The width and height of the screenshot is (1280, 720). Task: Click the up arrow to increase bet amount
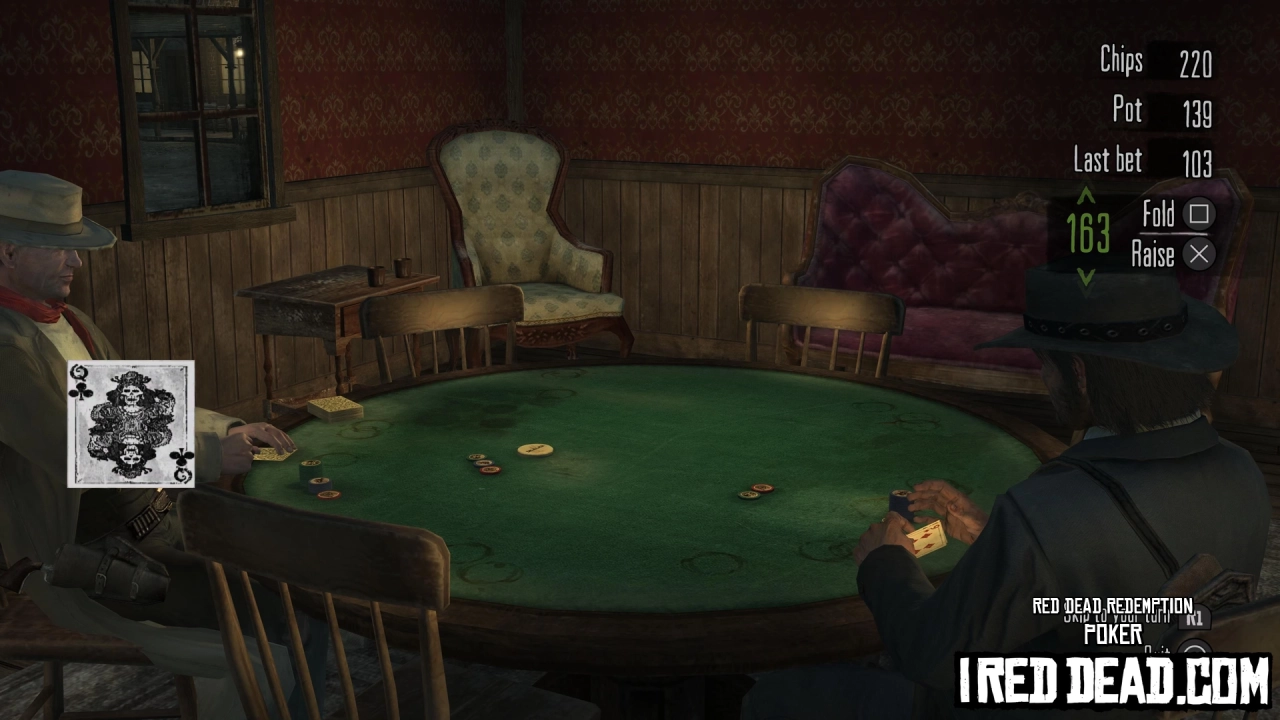(x=1085, y=197)
